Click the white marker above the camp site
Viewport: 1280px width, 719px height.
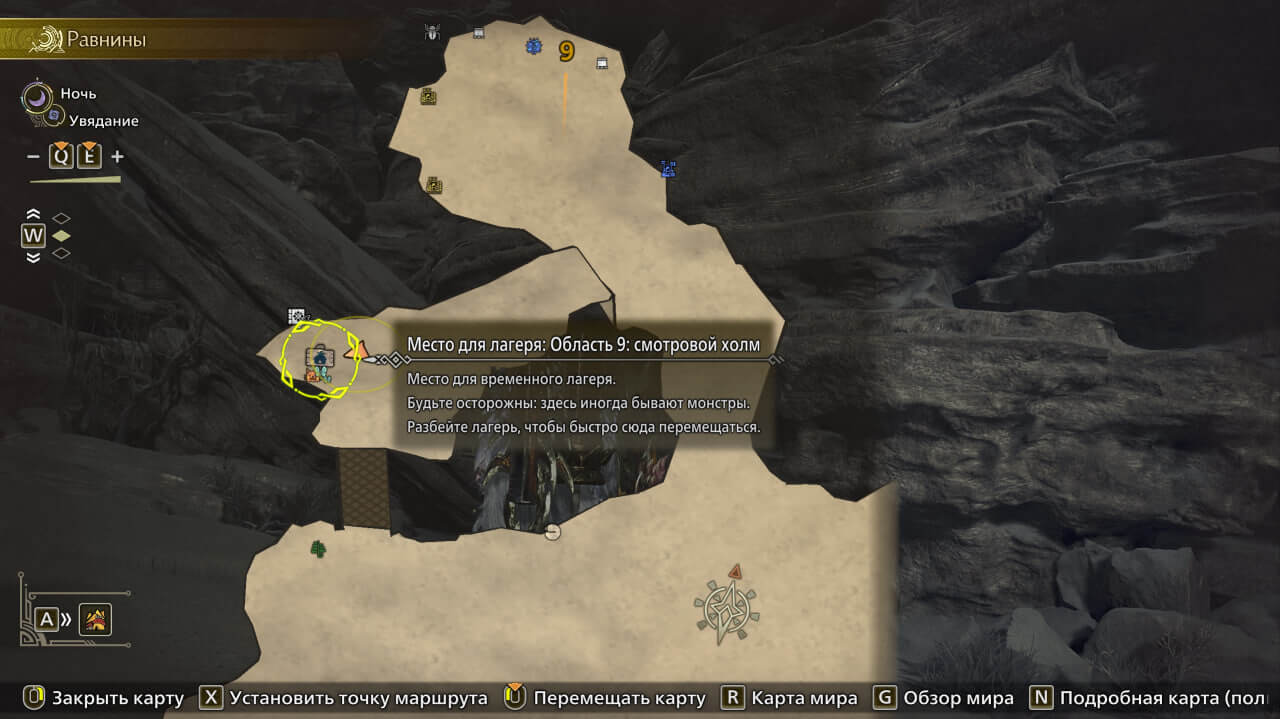click(297, 316)
